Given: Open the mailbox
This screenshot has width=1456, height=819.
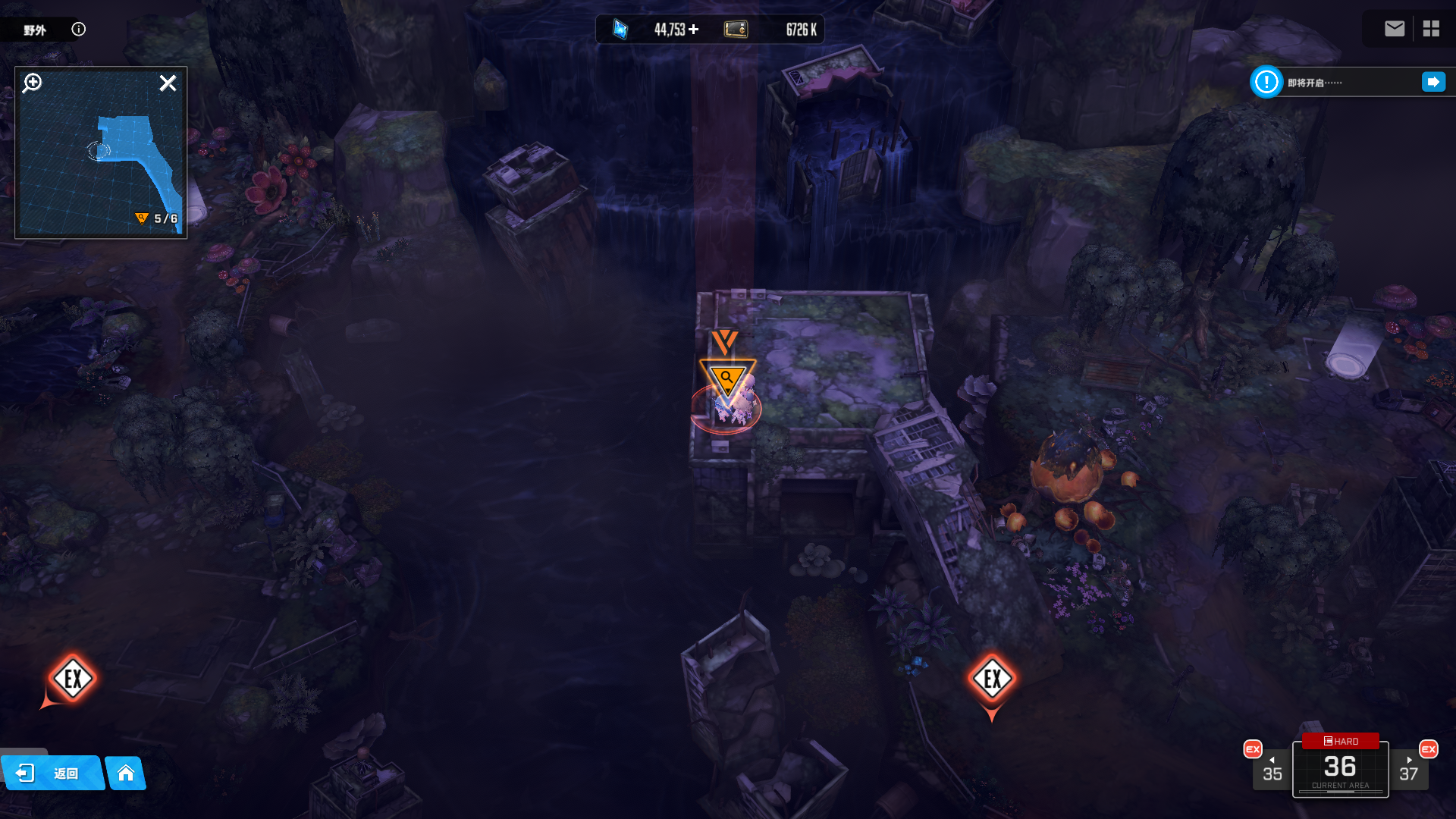Looking at the screenshot, I should pos(1394,29).
